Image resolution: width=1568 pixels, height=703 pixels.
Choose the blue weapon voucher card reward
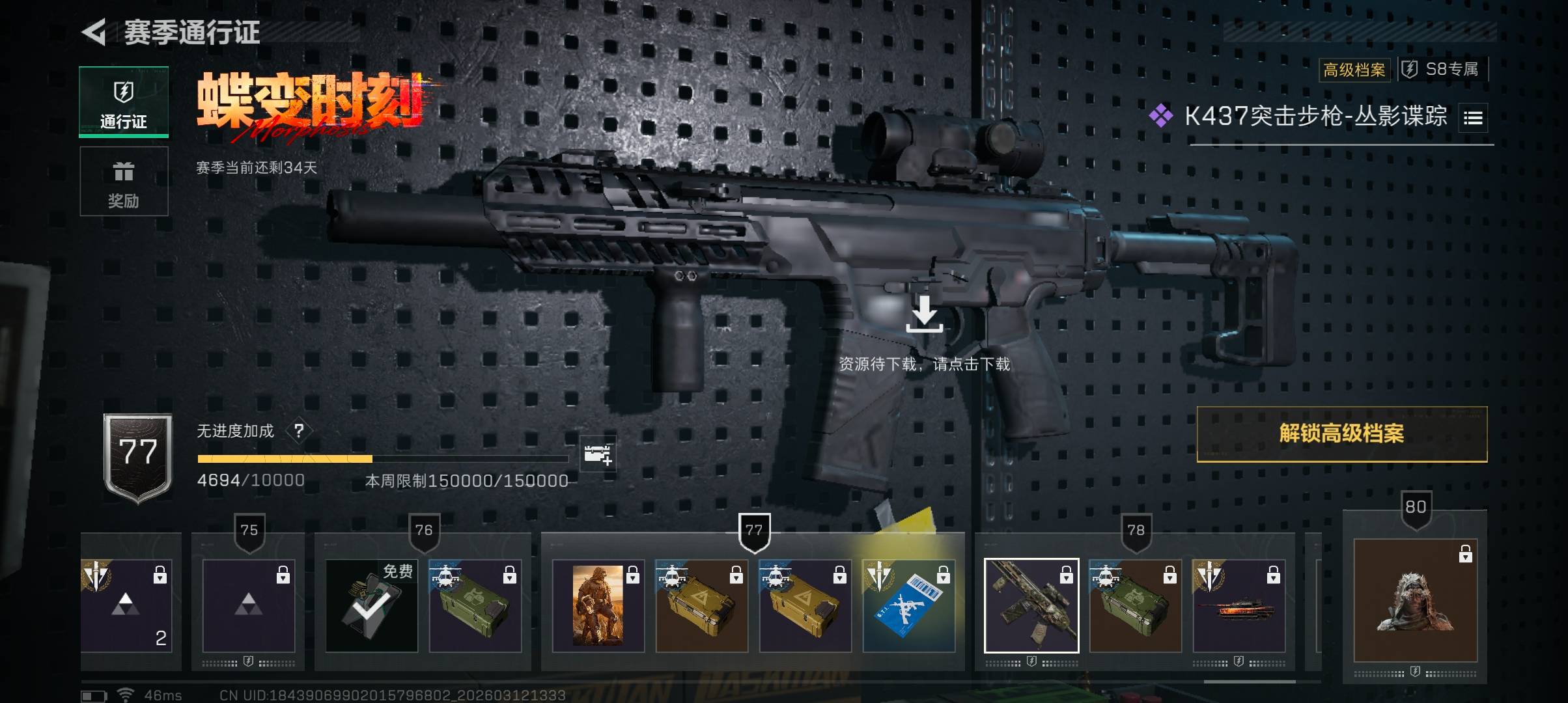(x=908, y=605)
